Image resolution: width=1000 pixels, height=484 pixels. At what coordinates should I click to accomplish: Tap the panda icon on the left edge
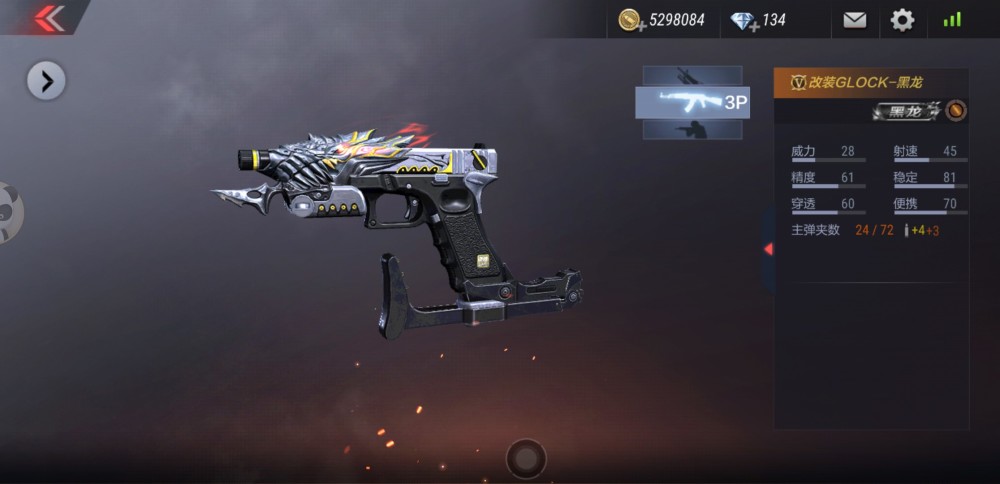pyautogui.click(x=8, y=211)
